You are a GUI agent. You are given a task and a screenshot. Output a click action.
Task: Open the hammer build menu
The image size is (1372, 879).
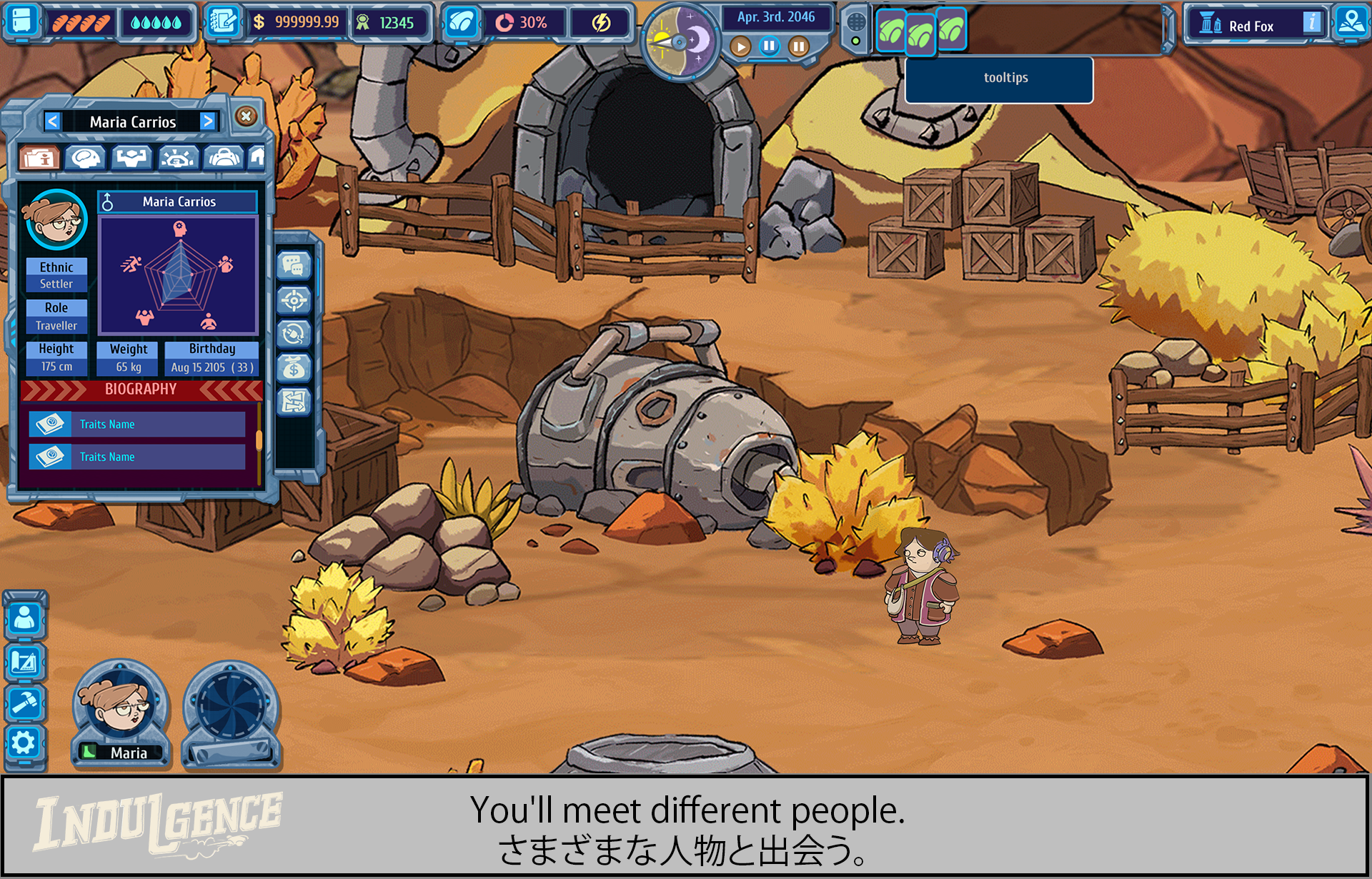24,703
